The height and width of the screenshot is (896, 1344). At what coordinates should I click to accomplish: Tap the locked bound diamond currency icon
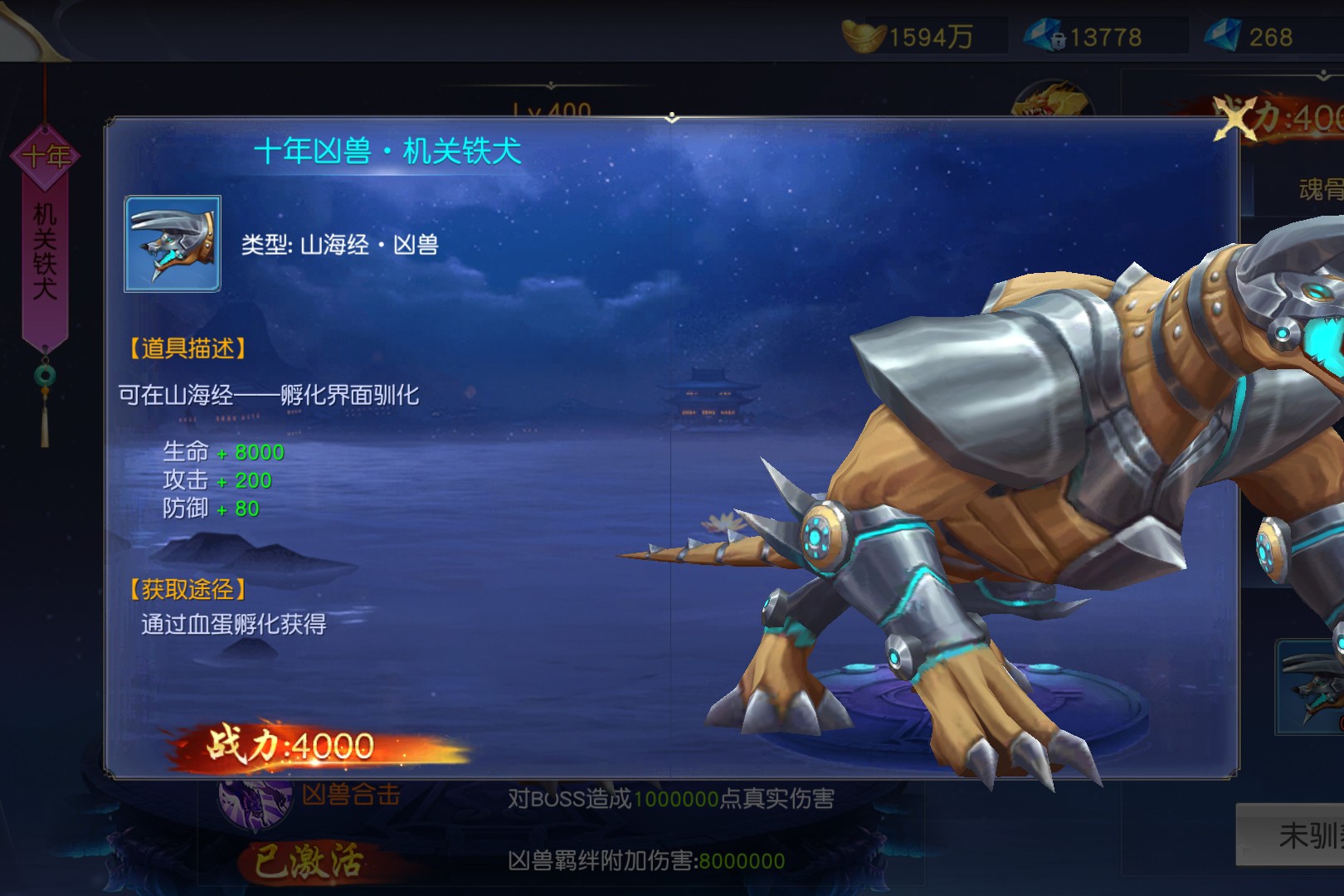pyautogui.click(x=1045, y=37)
